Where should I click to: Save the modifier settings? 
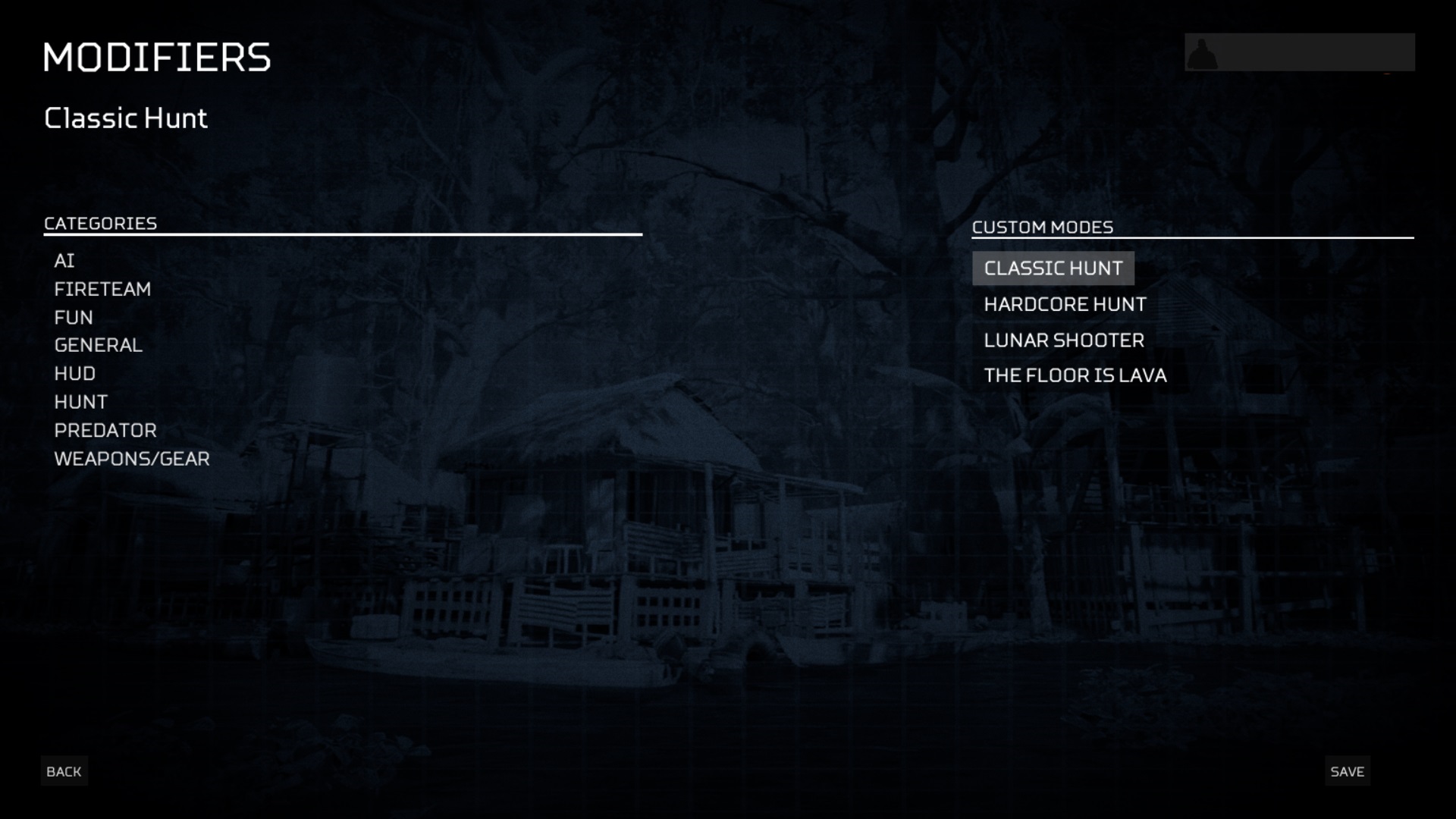[1347, 771]
